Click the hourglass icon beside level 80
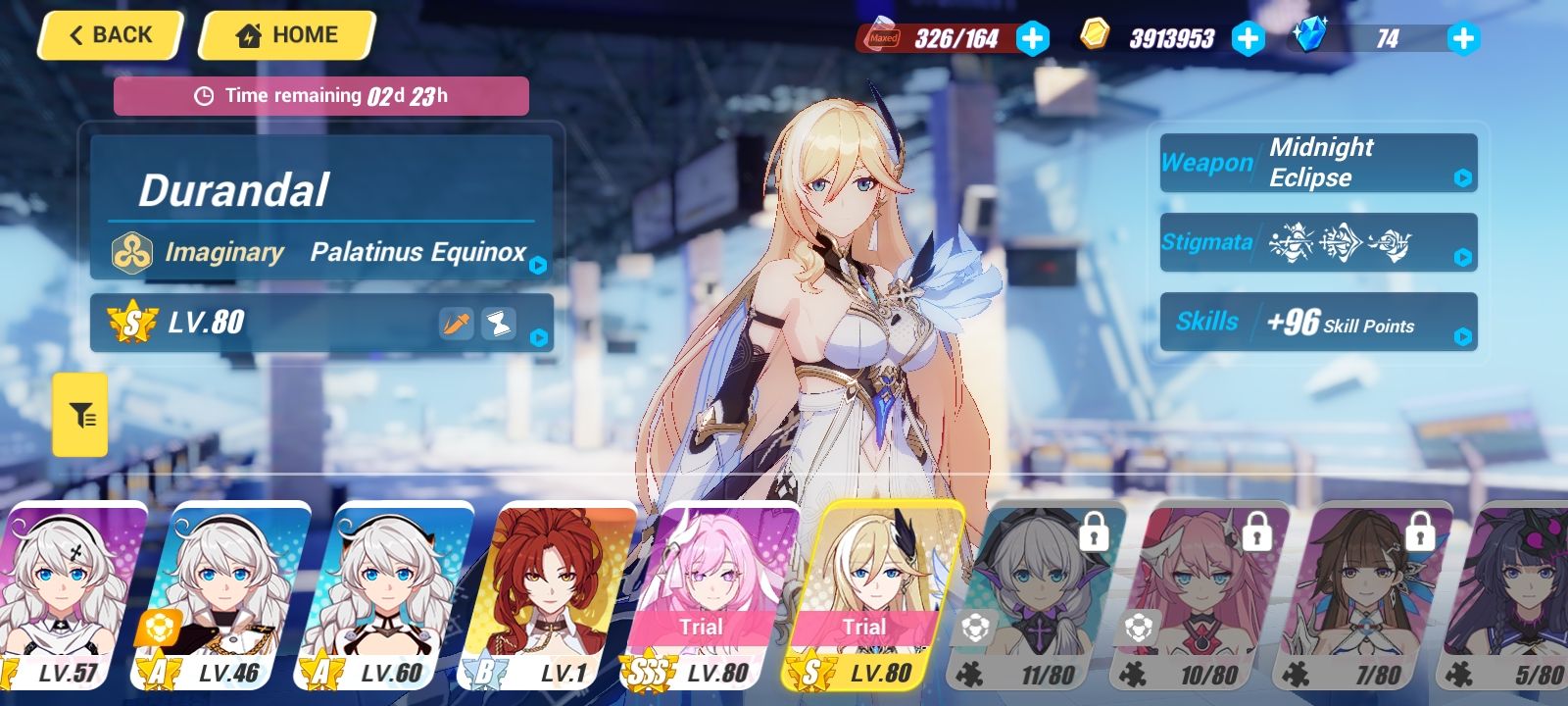This screenshot has width=1568, height=706. click(501, 324)
